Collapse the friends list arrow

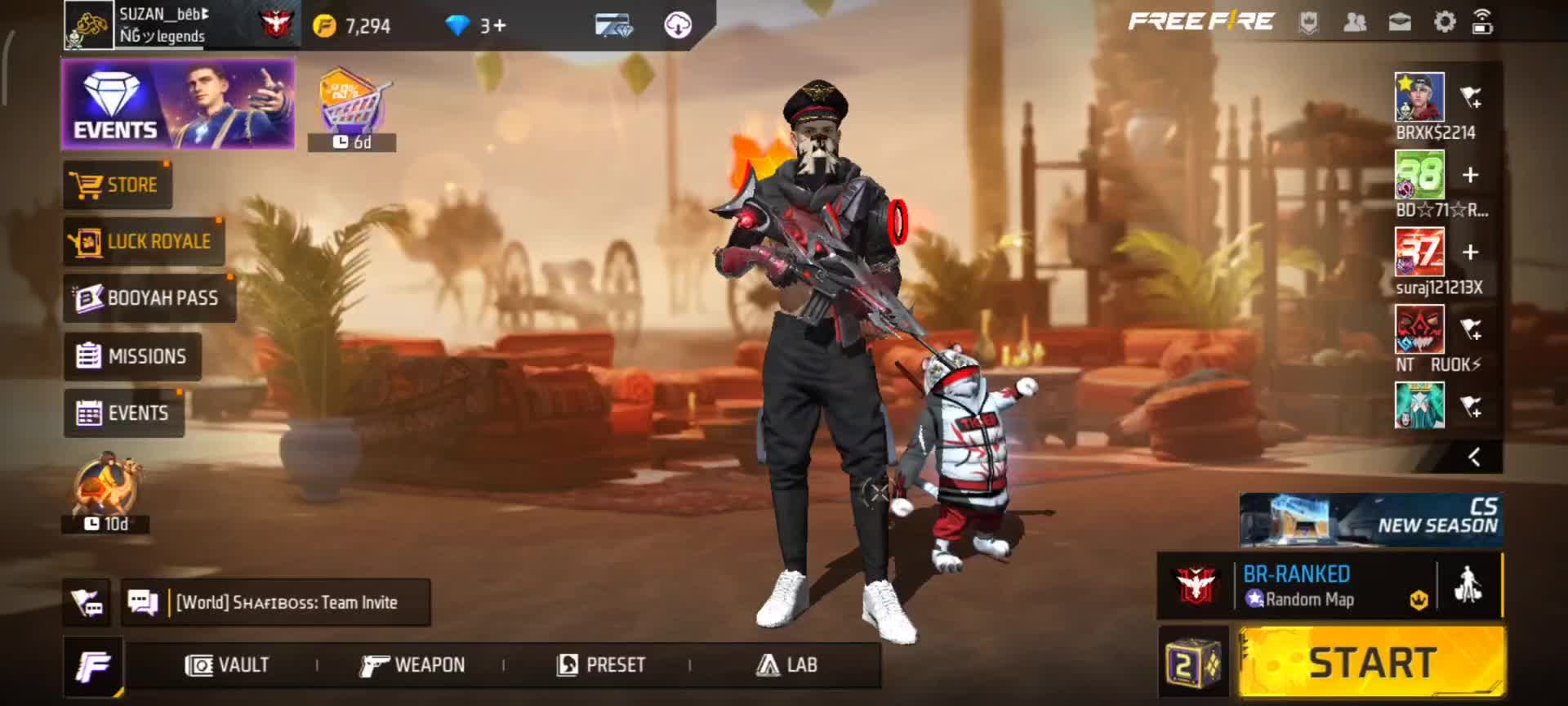[1474, 458]
